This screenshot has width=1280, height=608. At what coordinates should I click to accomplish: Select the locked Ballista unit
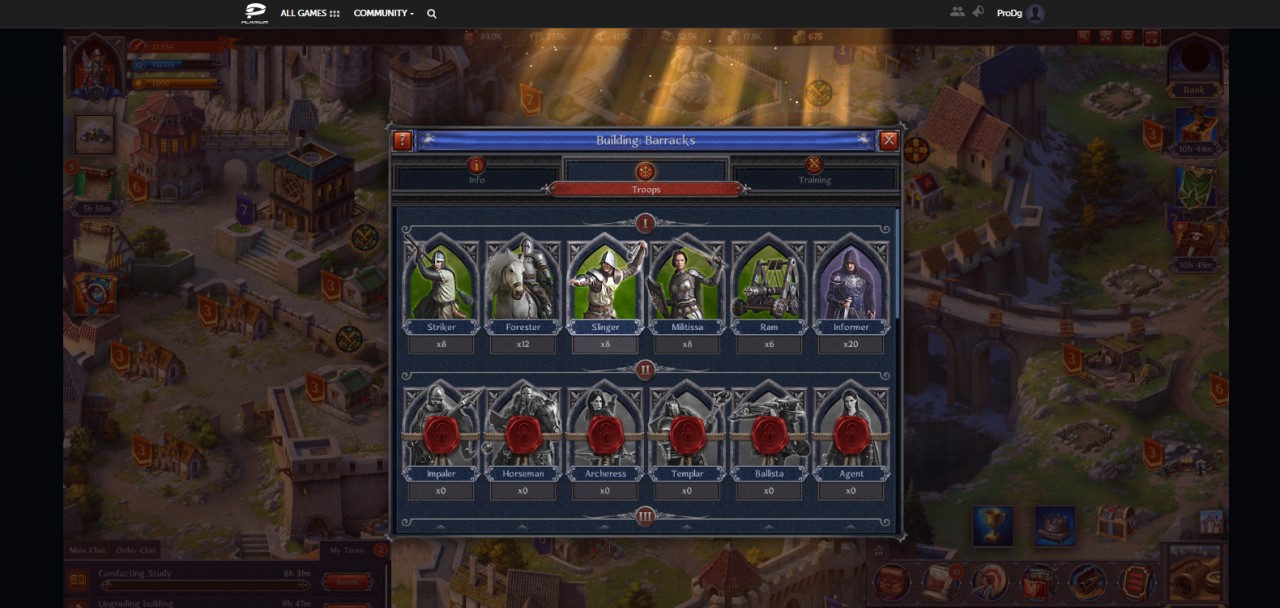769,431
